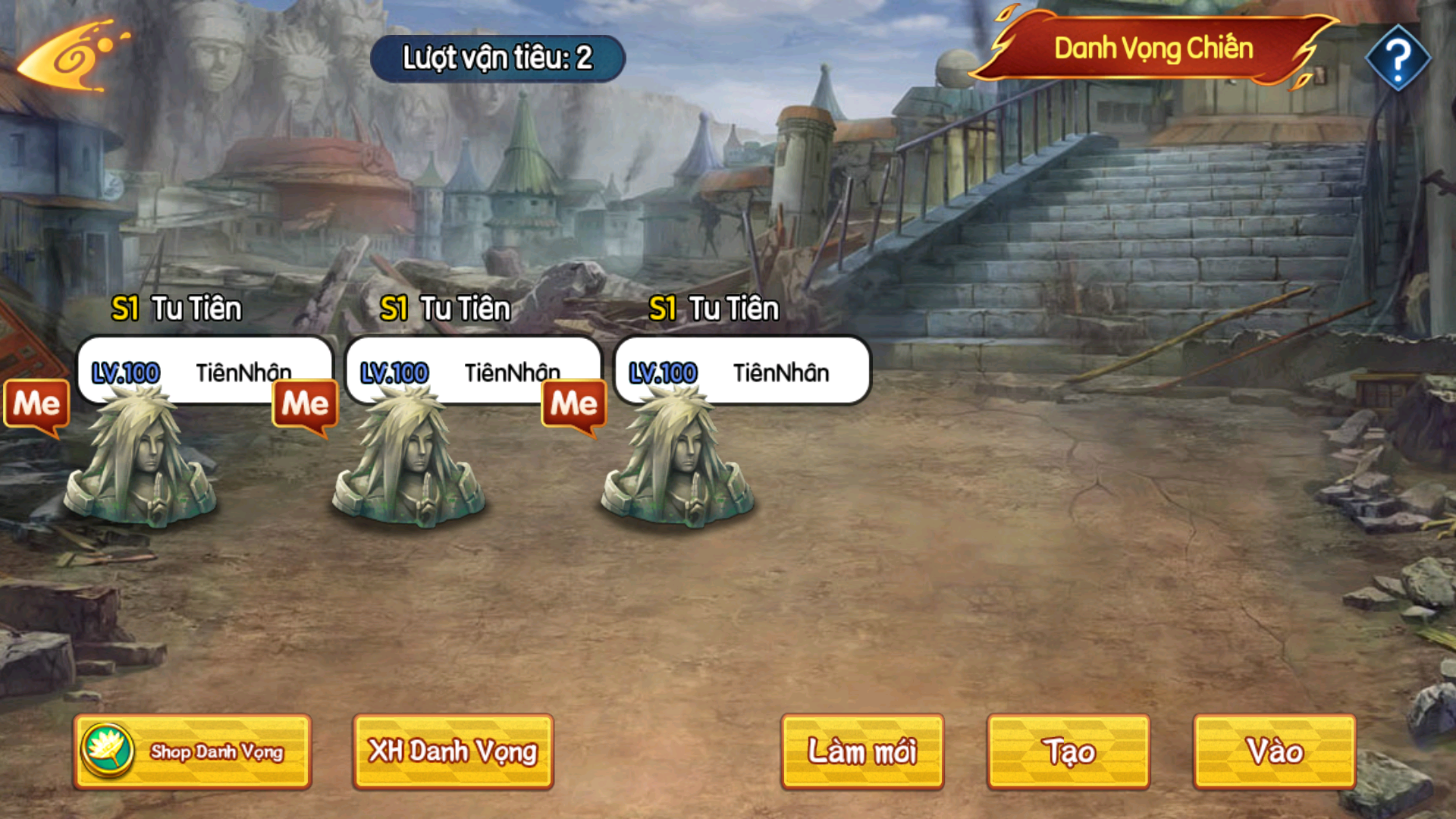The width and height of the screenshot is (1456, 819).
Task: Open the Shop Danh Vọng store
Action: click(193, 752)
